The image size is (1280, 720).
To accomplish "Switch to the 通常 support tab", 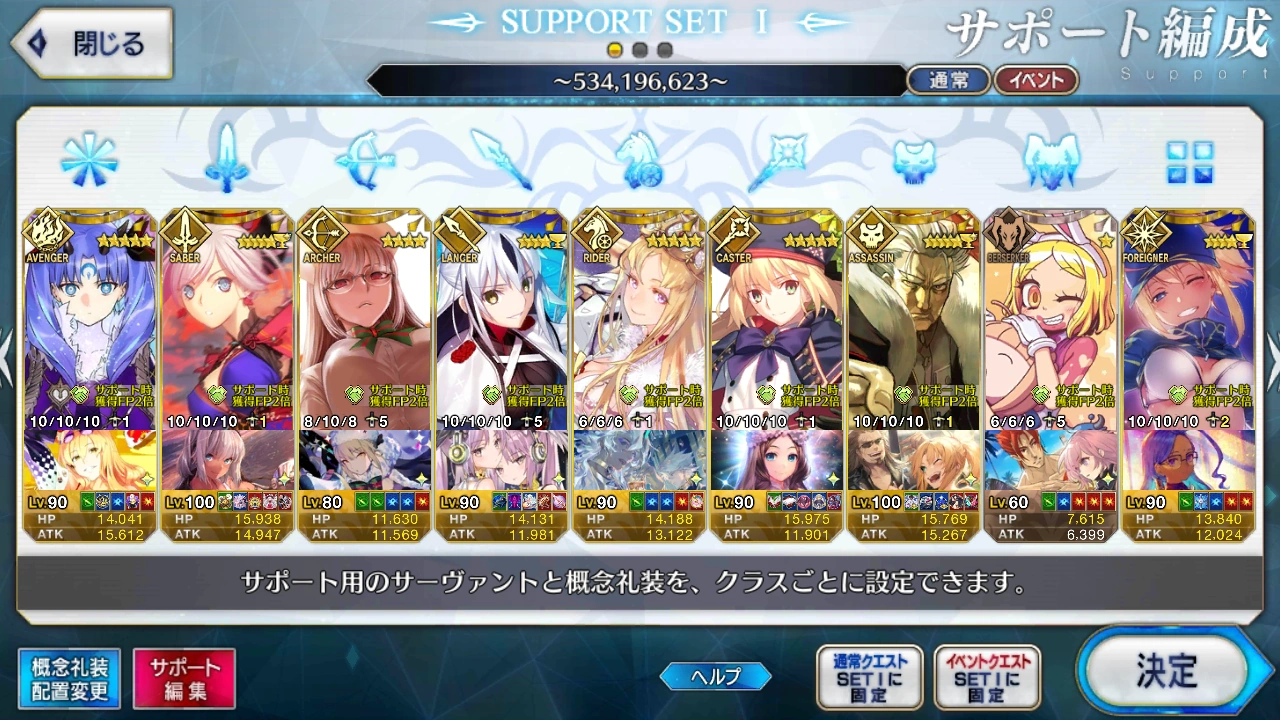I will (x=948, y=80).
